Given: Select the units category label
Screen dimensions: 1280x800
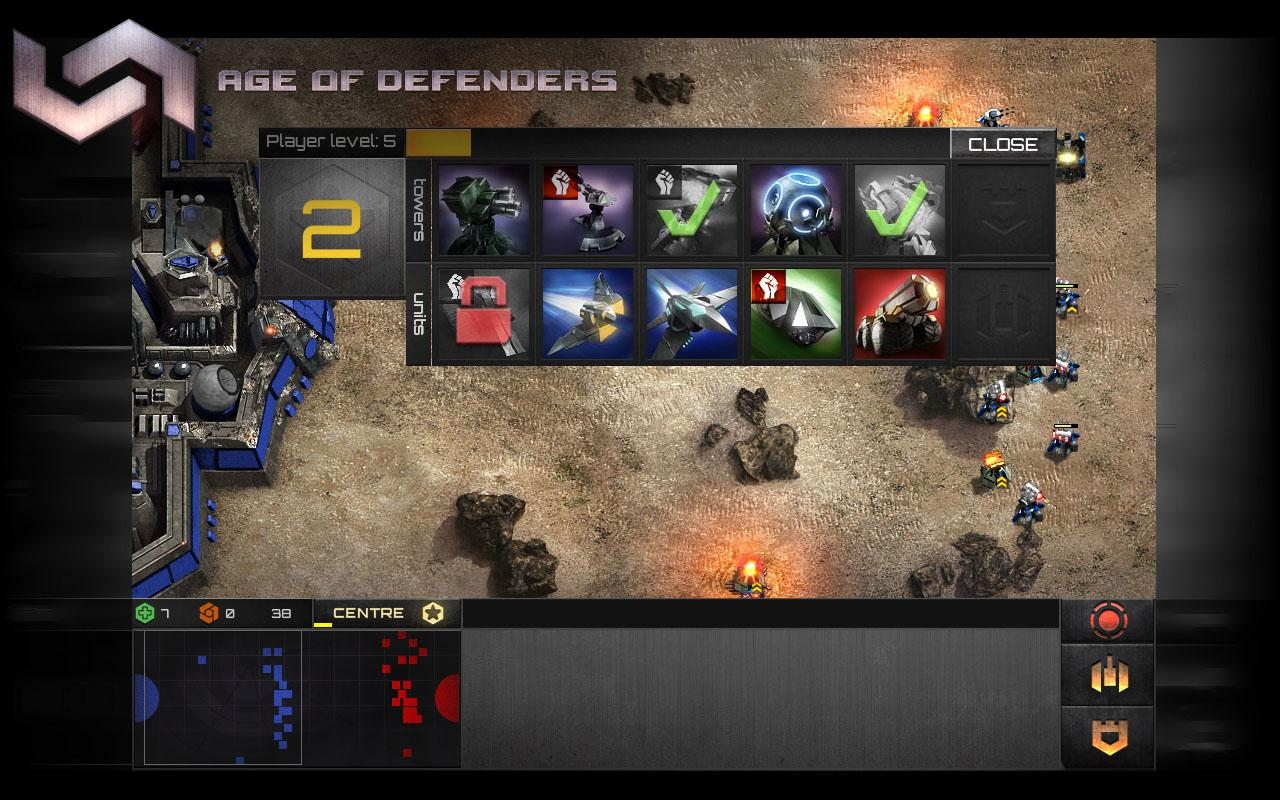Looking at the screenshot, I should (x=420, y=312).
